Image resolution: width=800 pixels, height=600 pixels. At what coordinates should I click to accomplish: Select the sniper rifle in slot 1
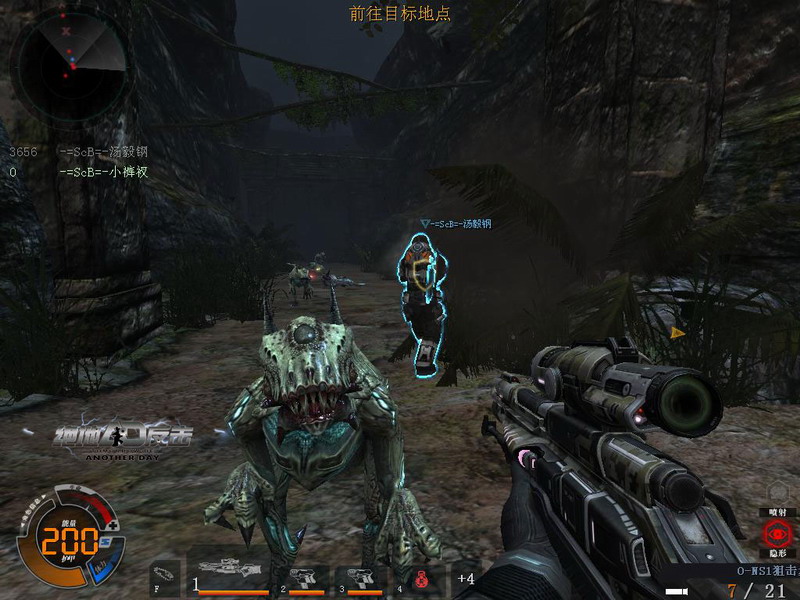pos(232,572)
